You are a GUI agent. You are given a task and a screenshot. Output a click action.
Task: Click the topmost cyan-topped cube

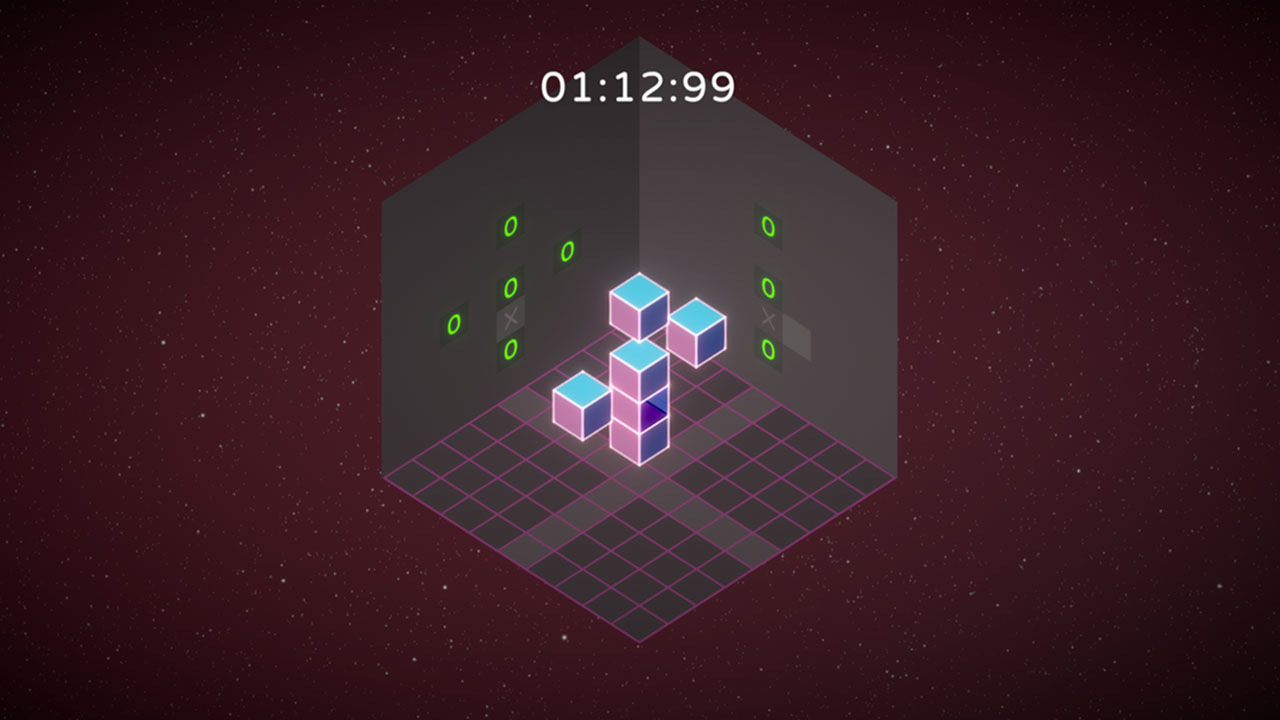click(x=640, y=305)
